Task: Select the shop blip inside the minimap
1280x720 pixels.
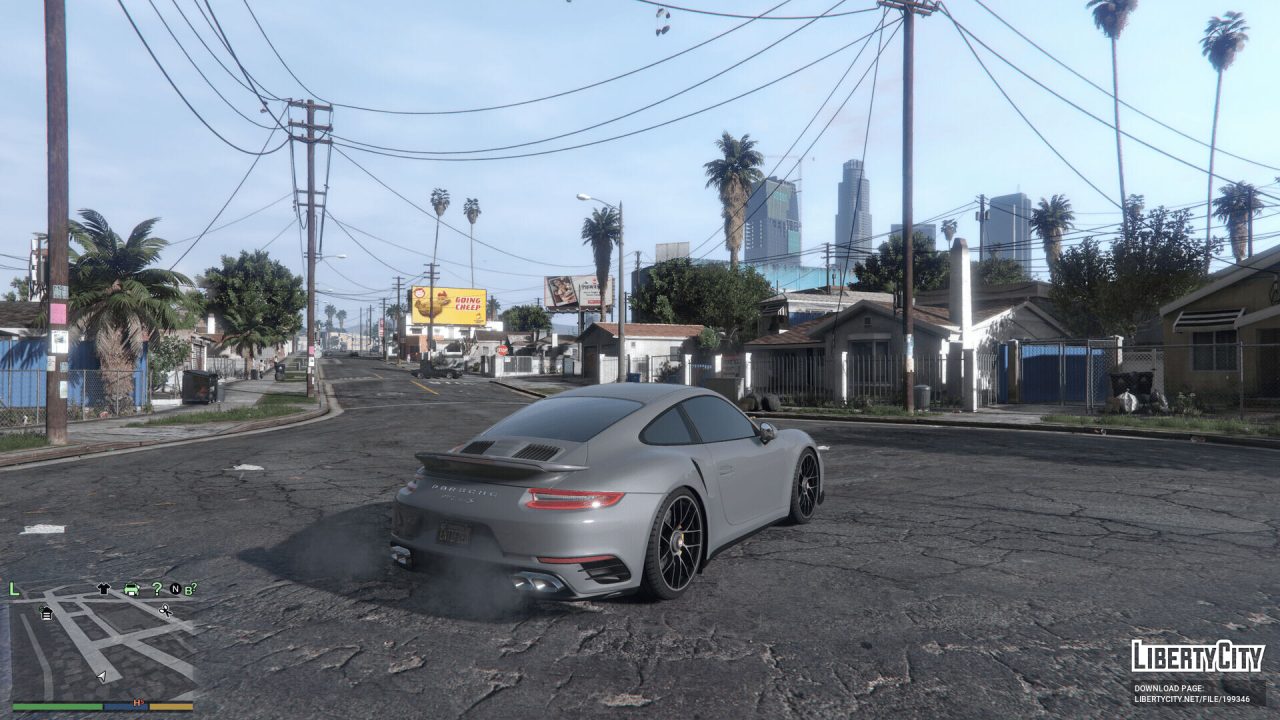Action: coord(46,613)
